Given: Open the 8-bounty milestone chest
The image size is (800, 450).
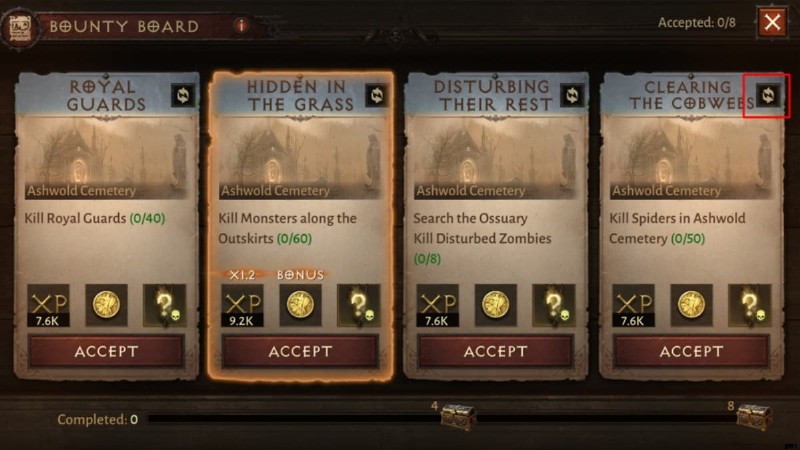Looking at the screenshot, I should click(x=754, y=418).
